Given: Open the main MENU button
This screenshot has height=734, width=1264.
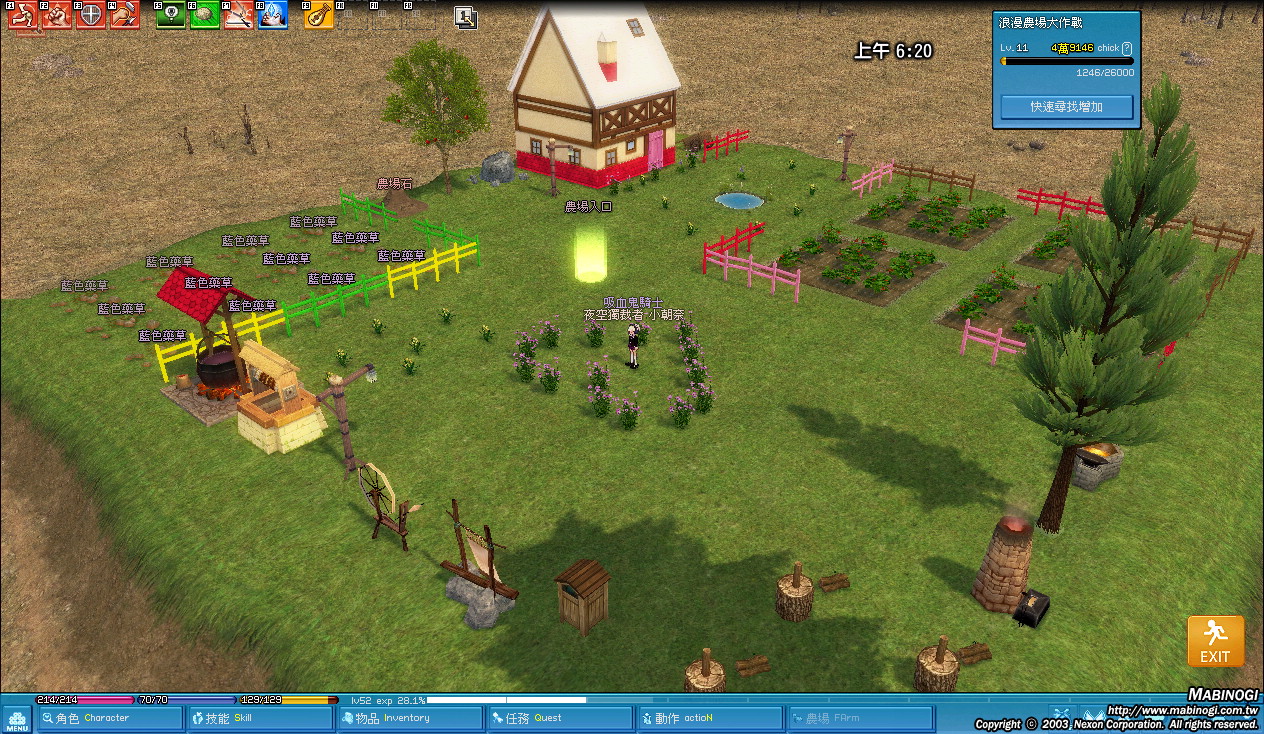Looking at the screenshot, I should (x=17, y=719).
